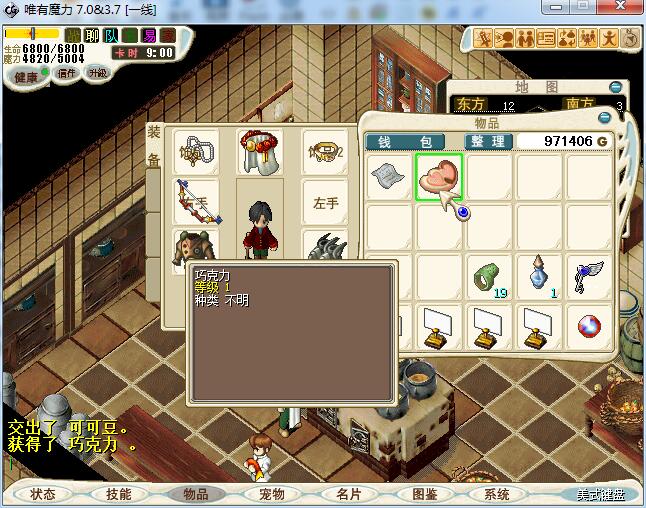The height and width of the screenshot is (508, 646).
Task: Select the green ring item with 19
Action: point(490,276)
